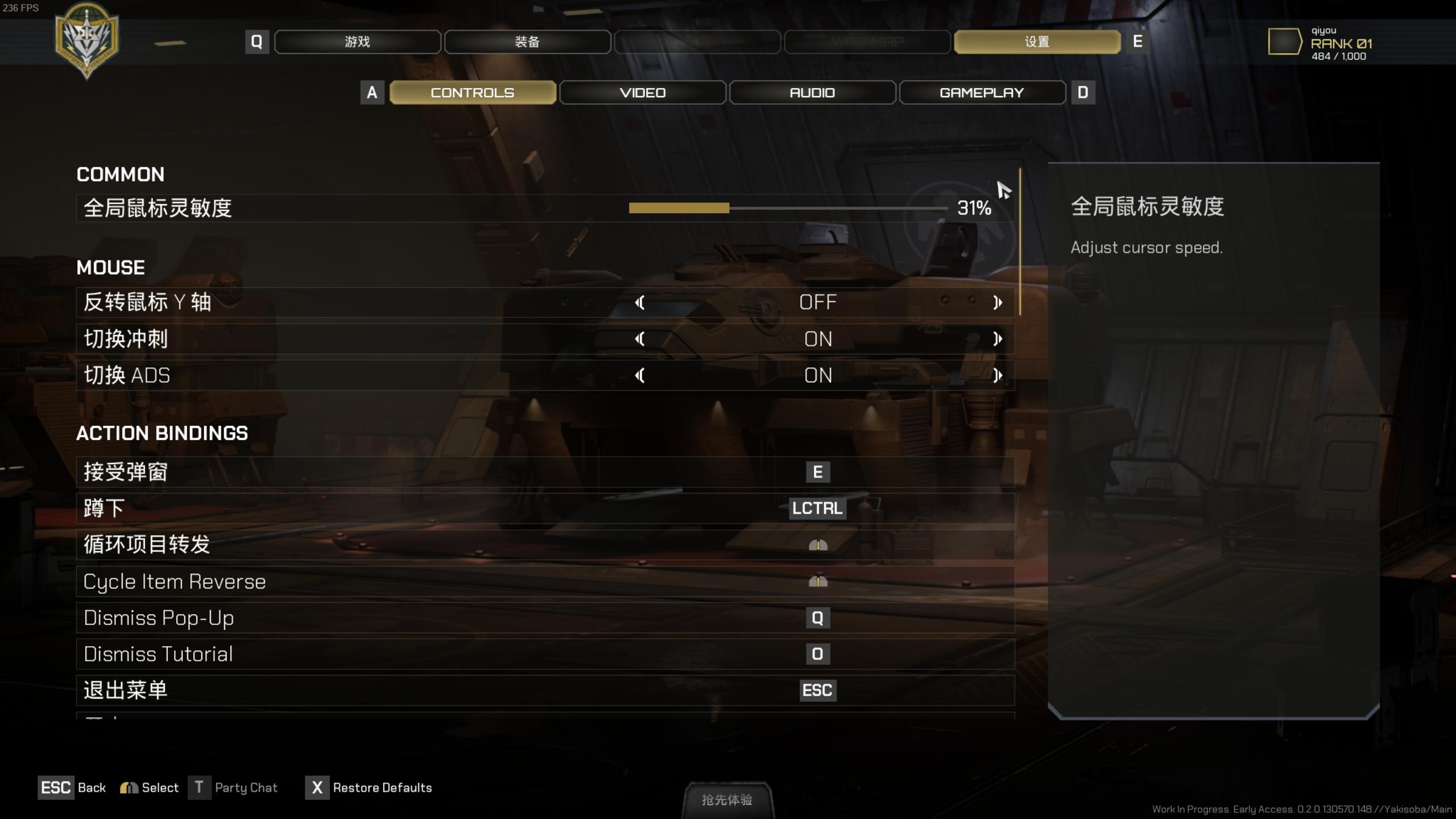This screenshot has width=1456, height=819.
Task: Open the VIDEO settings tab
Action: [642, 93]
